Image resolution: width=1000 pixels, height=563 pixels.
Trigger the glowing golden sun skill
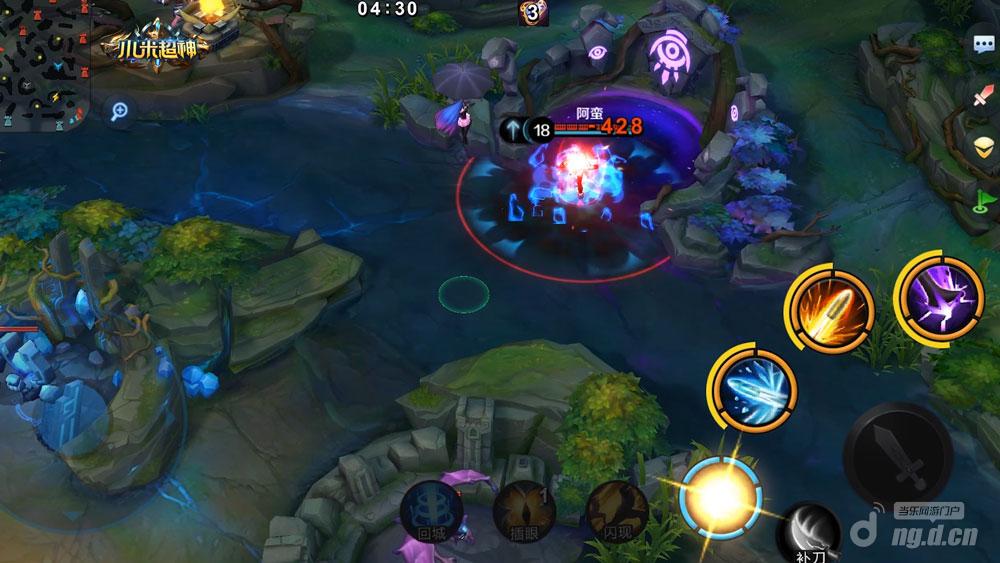(x=720, y=494)
